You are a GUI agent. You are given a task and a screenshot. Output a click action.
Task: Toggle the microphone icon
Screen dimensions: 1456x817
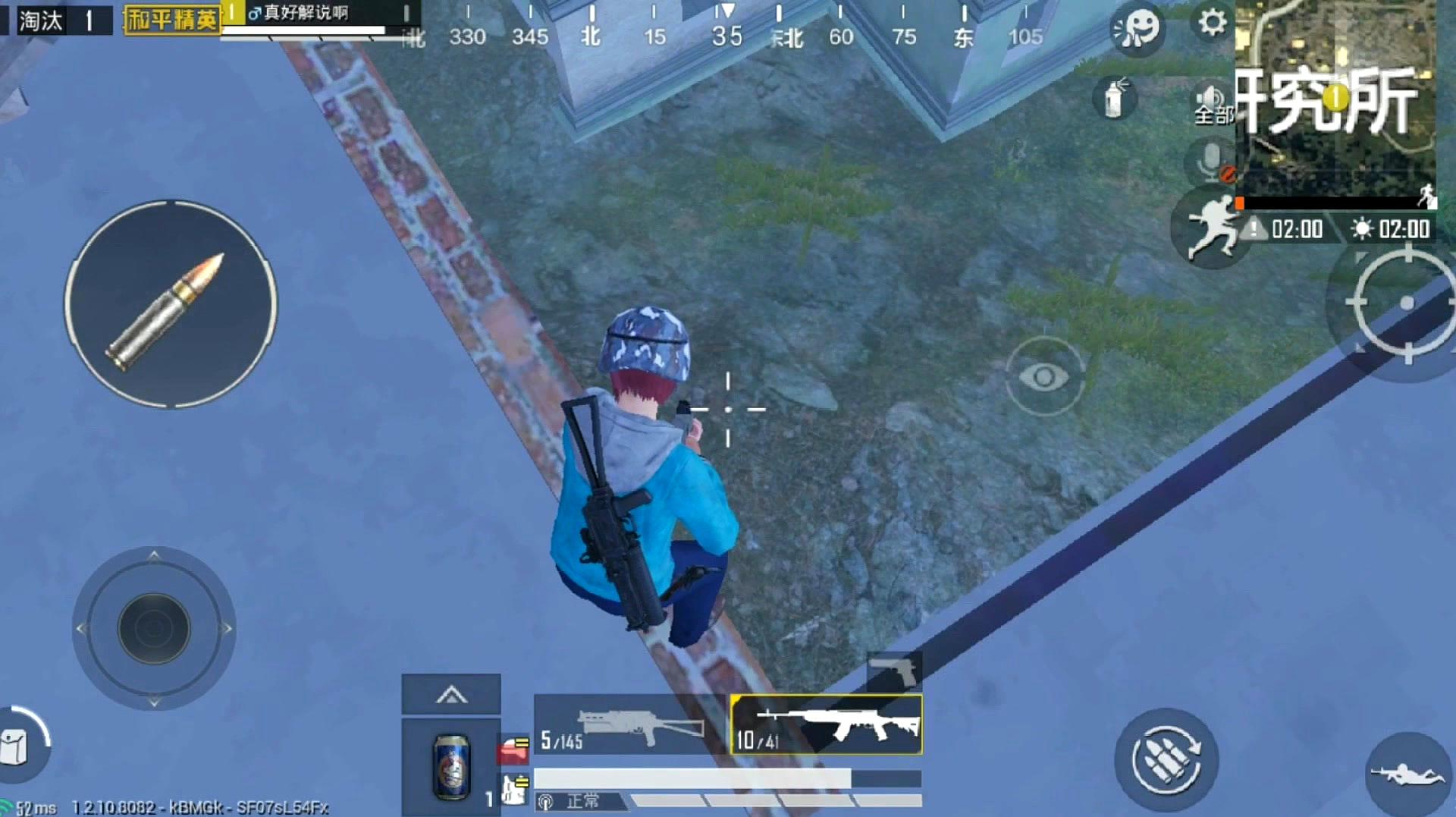tap(1211, 162)
